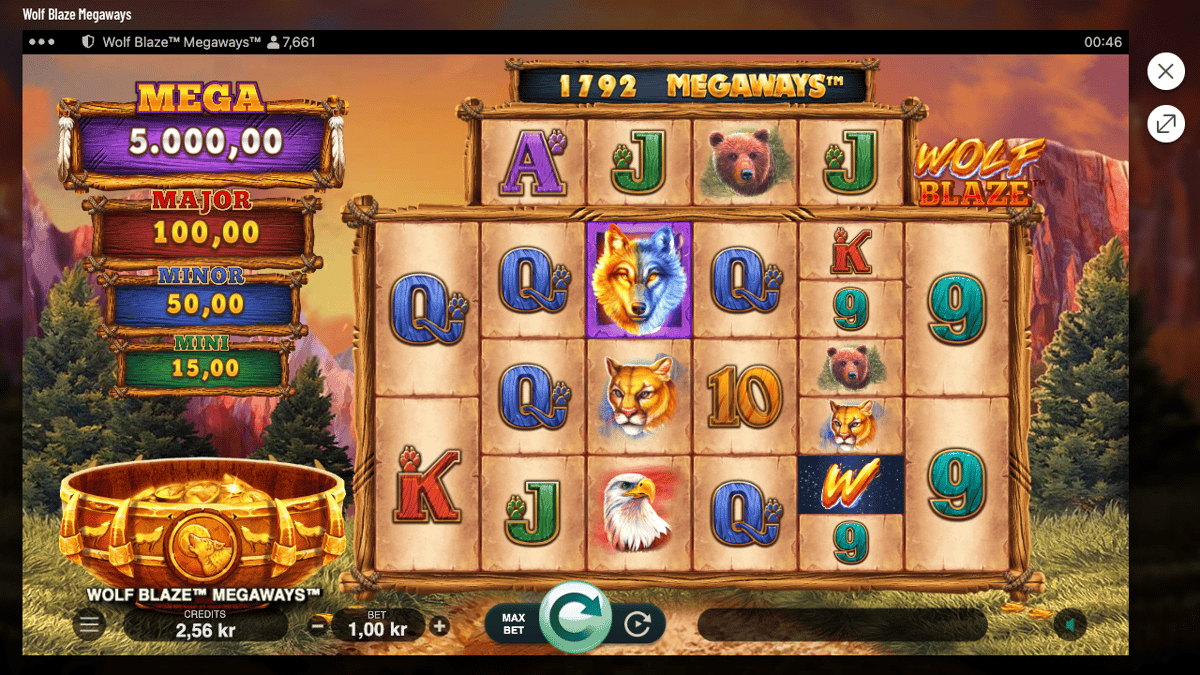Spin the reels with the green arrow button
The width and height of the screenshot is (1200, 675).
[x=576, y=616]
